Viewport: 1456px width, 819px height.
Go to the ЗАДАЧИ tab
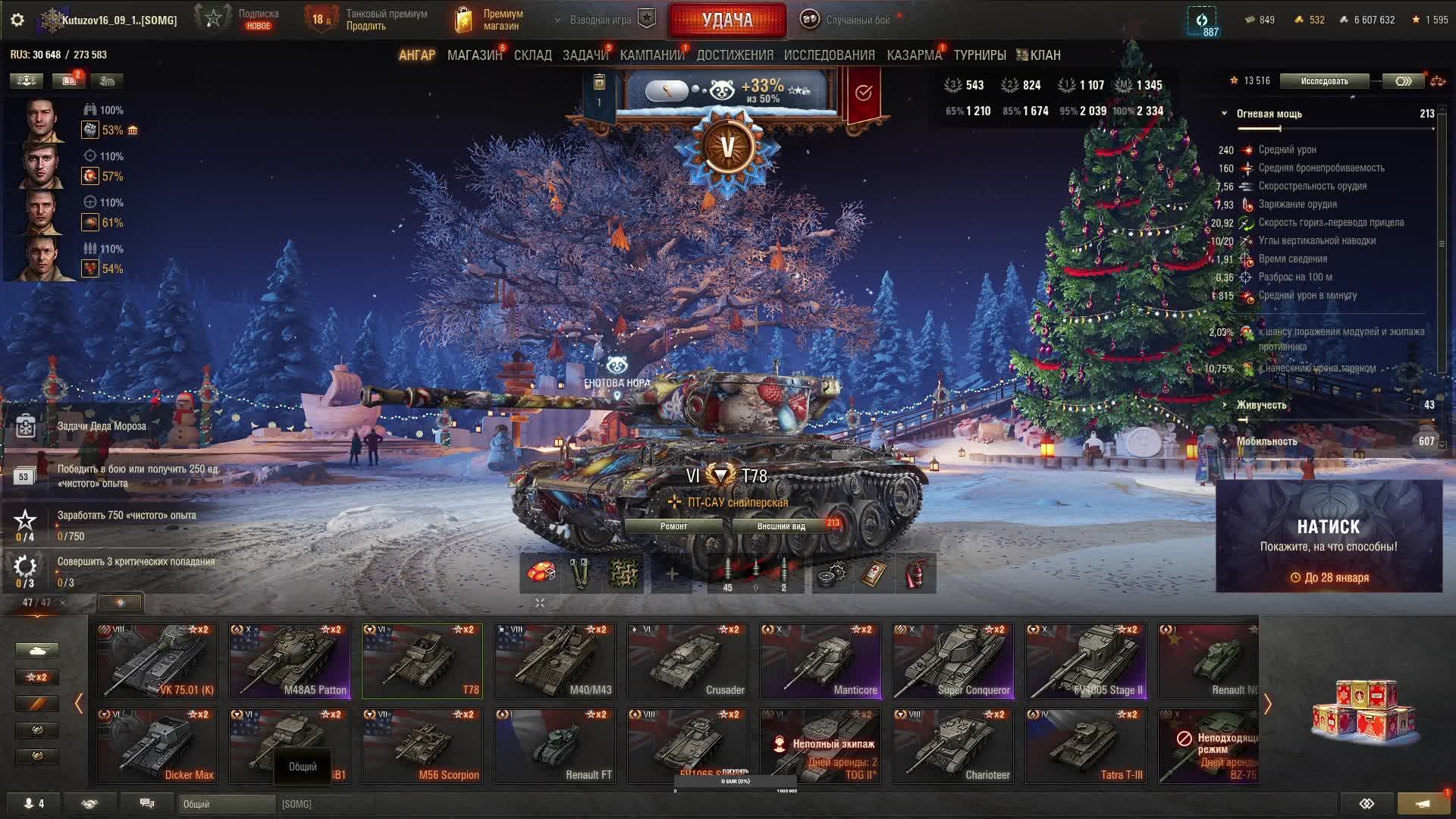585,55
